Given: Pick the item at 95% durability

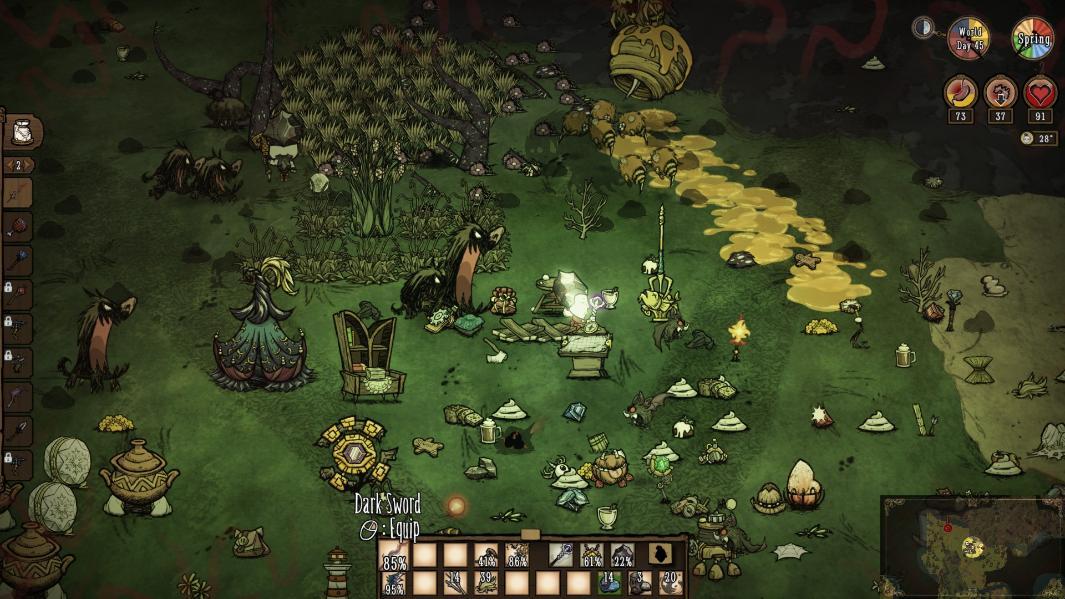Looking at the screenshot, I should (396, 582).
